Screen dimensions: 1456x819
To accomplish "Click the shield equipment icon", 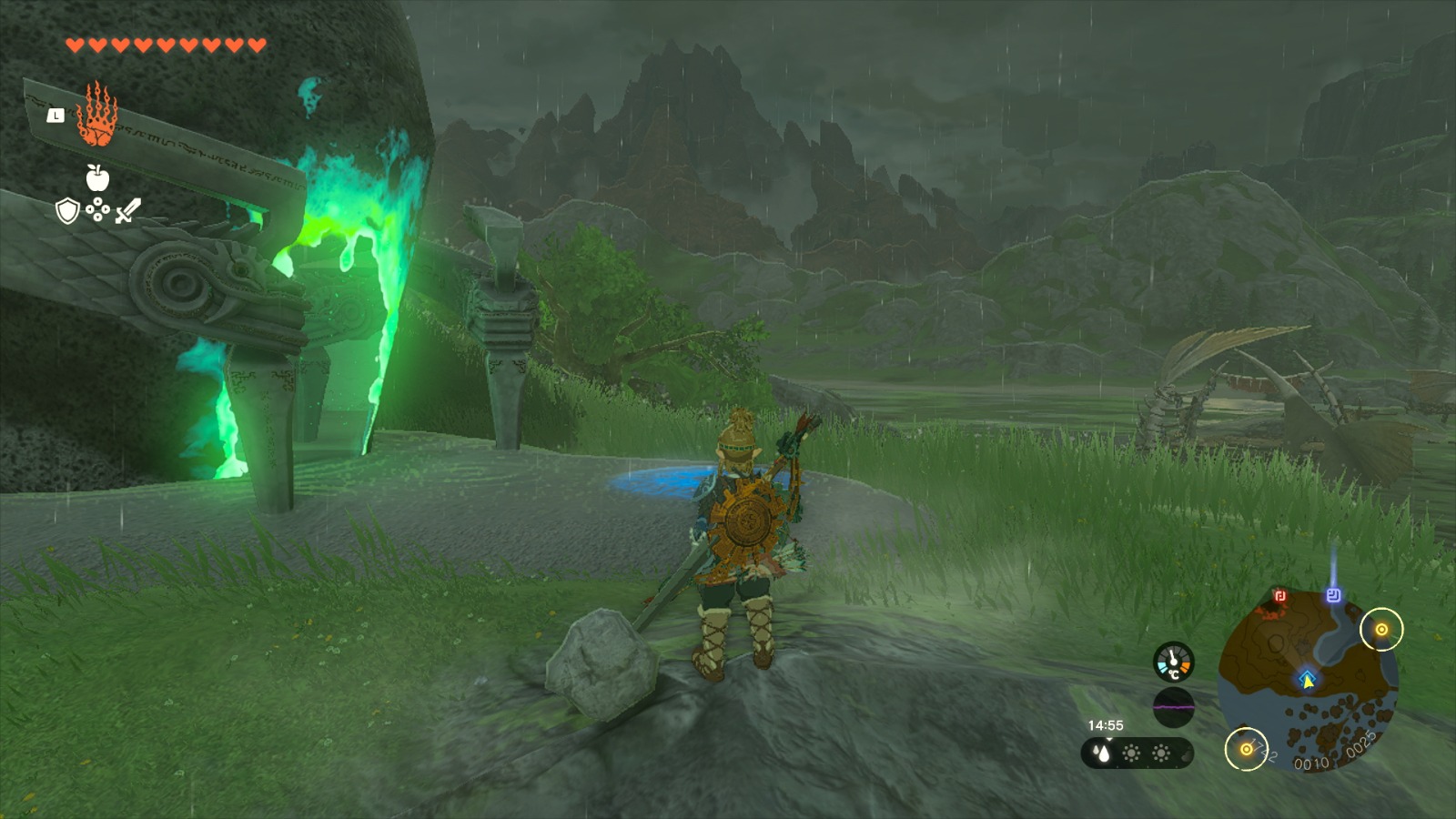I will 67,211.
